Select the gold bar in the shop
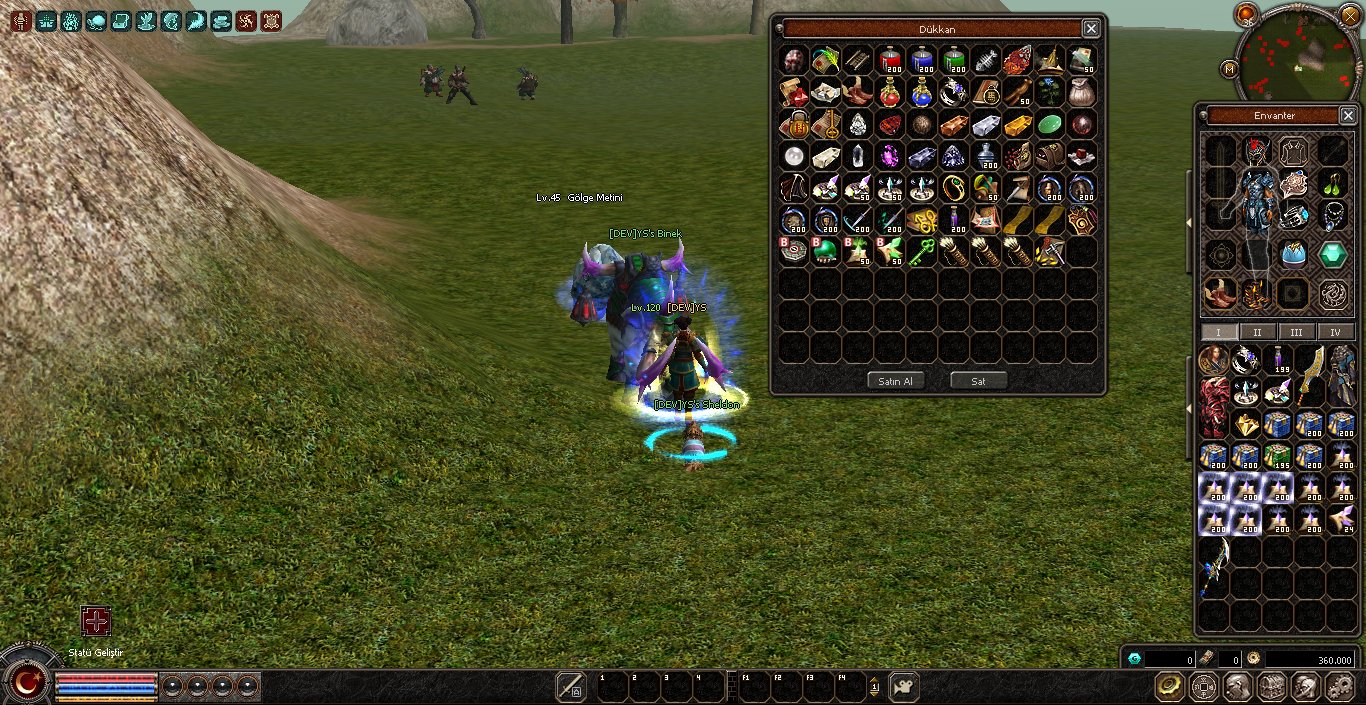 click(1018, 125)
